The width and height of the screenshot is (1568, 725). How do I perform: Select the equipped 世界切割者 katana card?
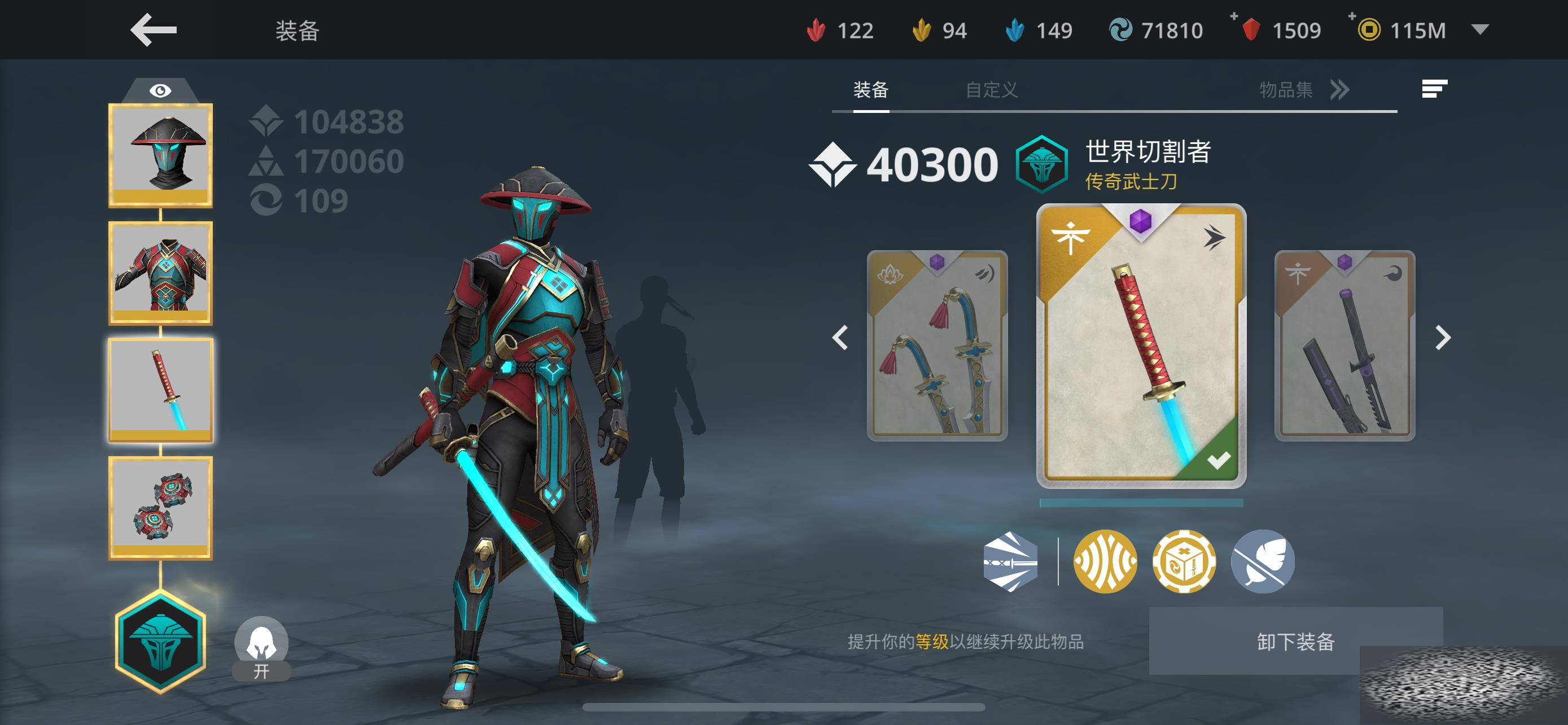point(1141,345)
